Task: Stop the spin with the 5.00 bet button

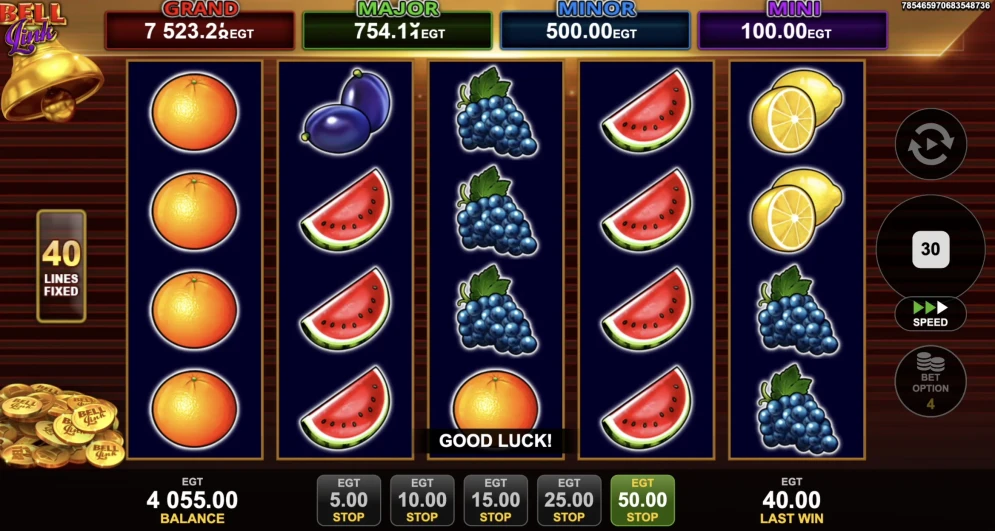Action: (348, 500)
